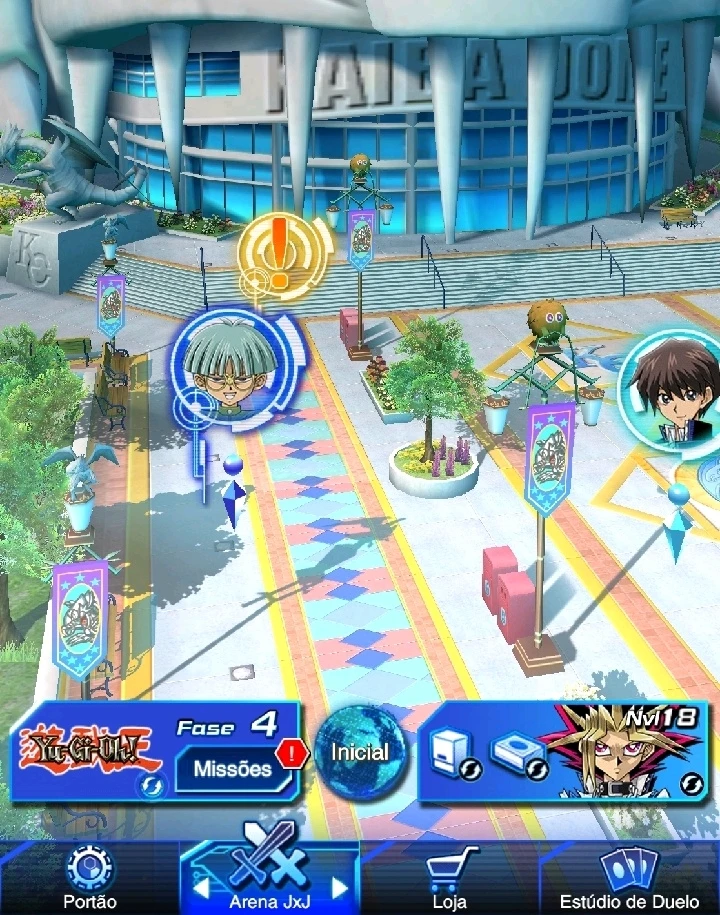
Task: Open the Inicial globe menu
Action: (358, 752)
